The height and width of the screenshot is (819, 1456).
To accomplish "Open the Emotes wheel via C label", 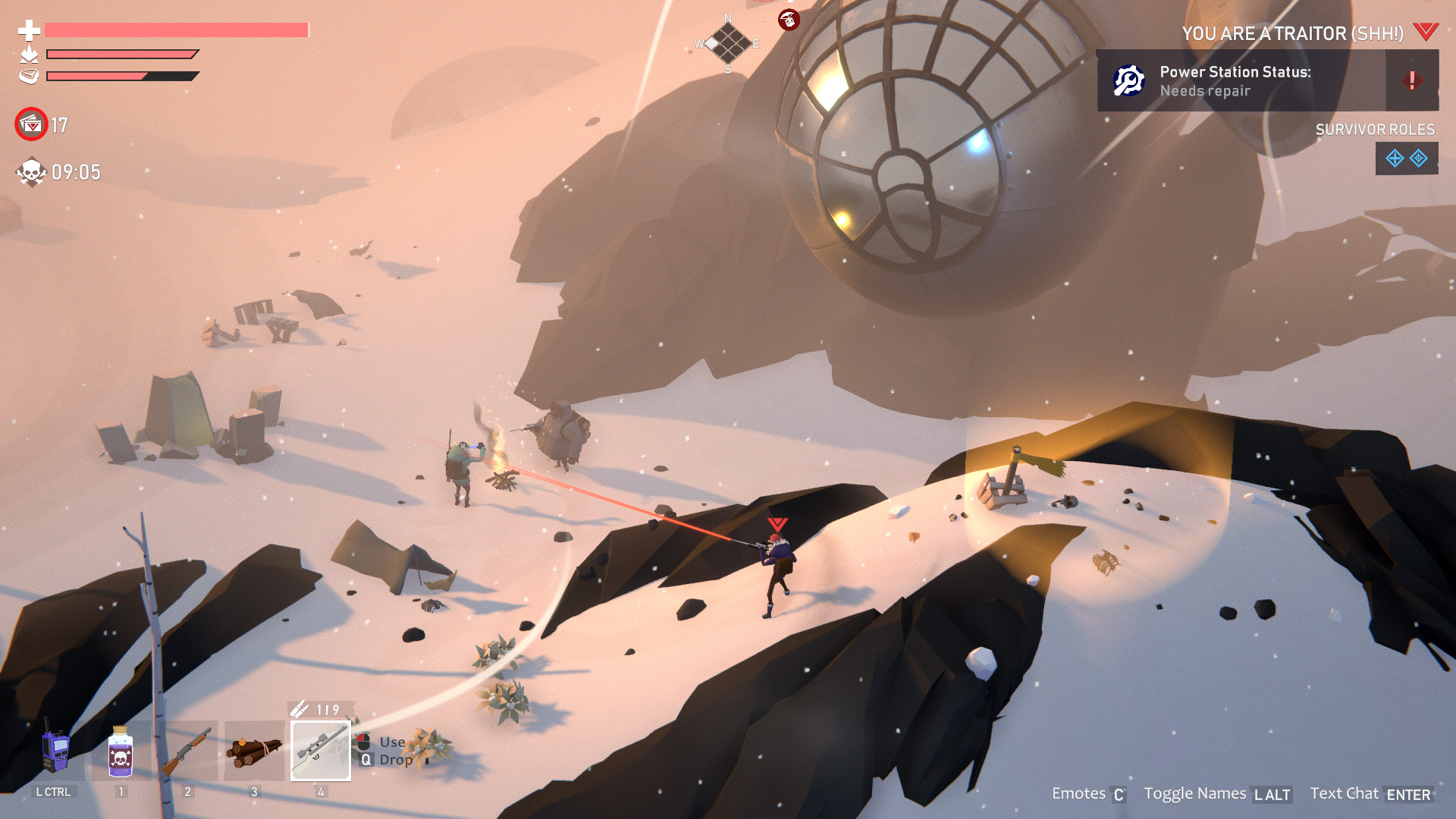I will pyautogui.click(x=1119, y=795).
